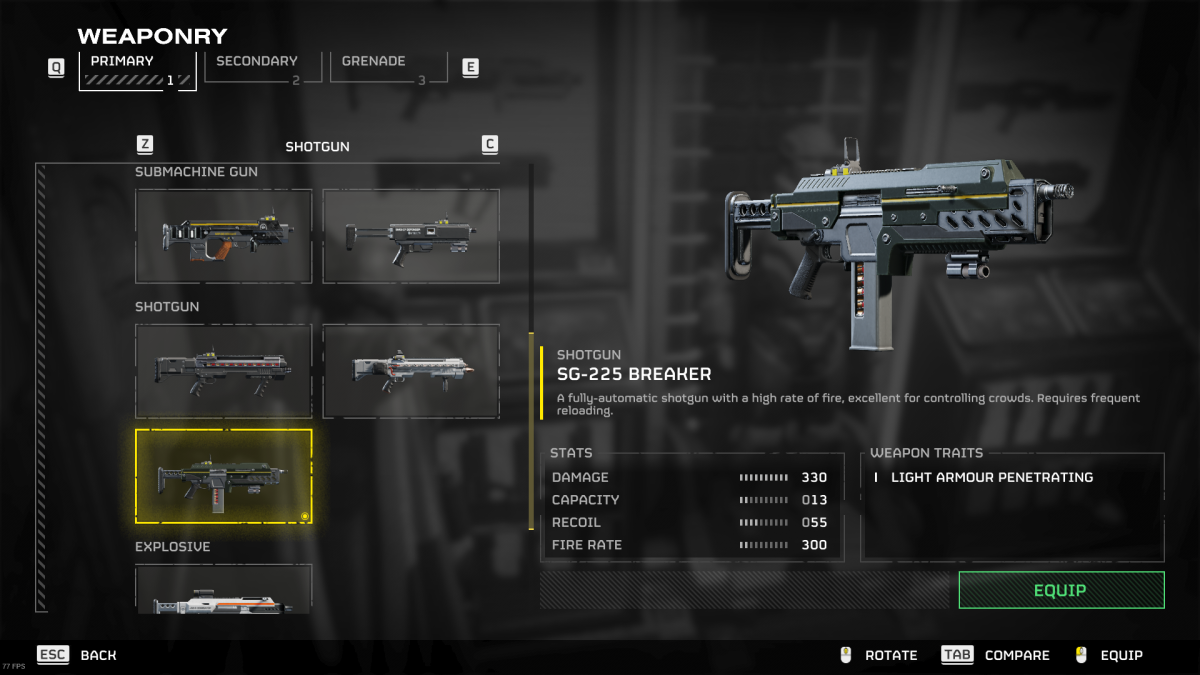Choose the silver shotgun beside the first shotgun
The height and width of the screenshot is (675, 1200).
click(411, 371)
